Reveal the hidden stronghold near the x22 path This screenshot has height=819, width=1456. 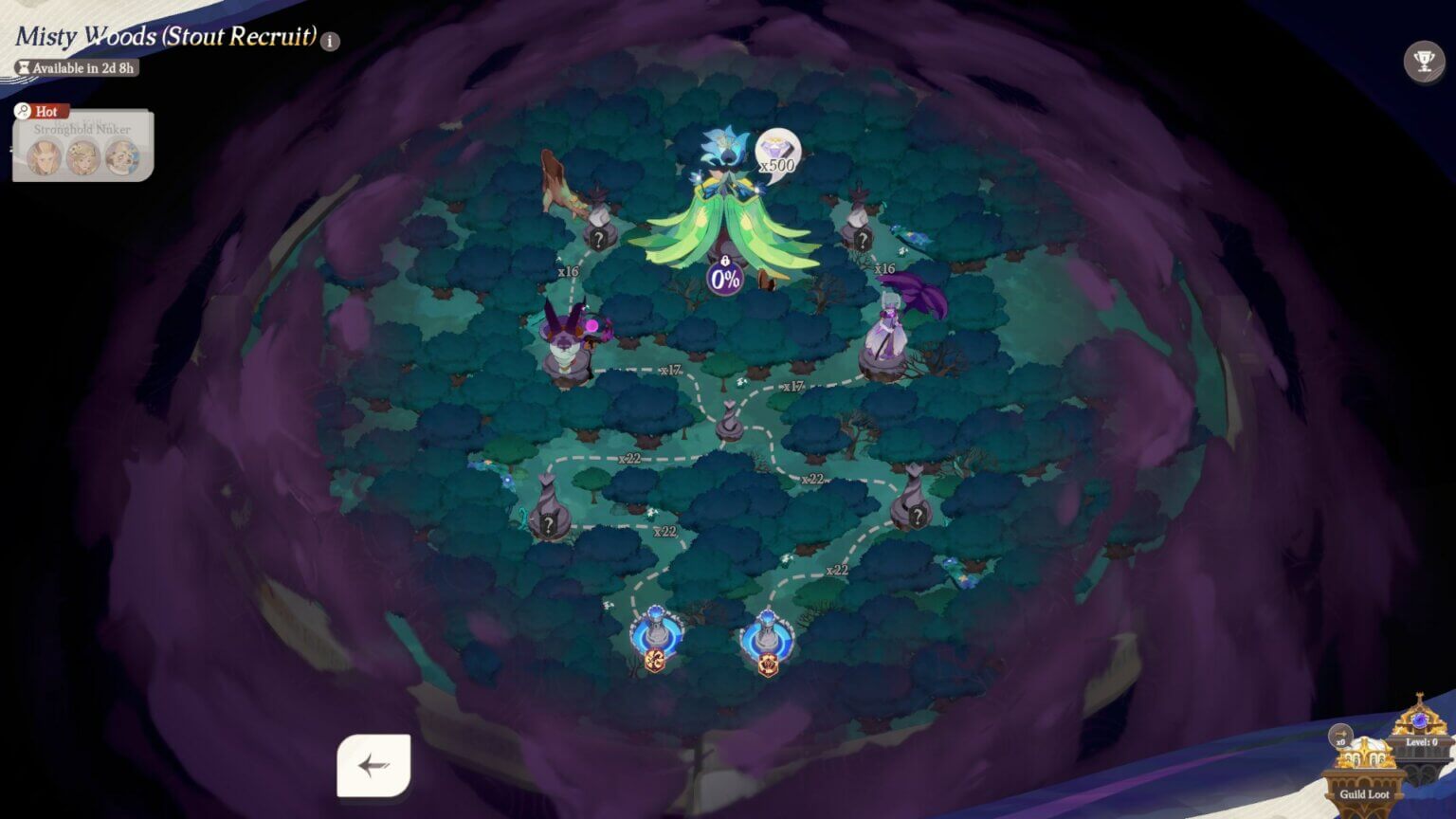point(550,522)
